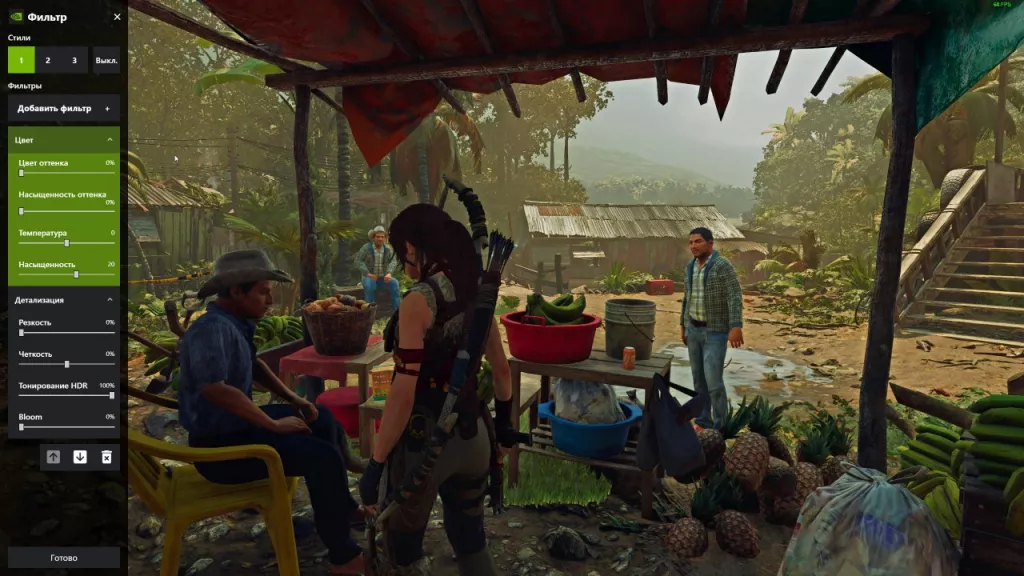The height and width of the screenshot is (576, 1024).
Task: Click the Добавить фильтр button
Action: [64, 108]
